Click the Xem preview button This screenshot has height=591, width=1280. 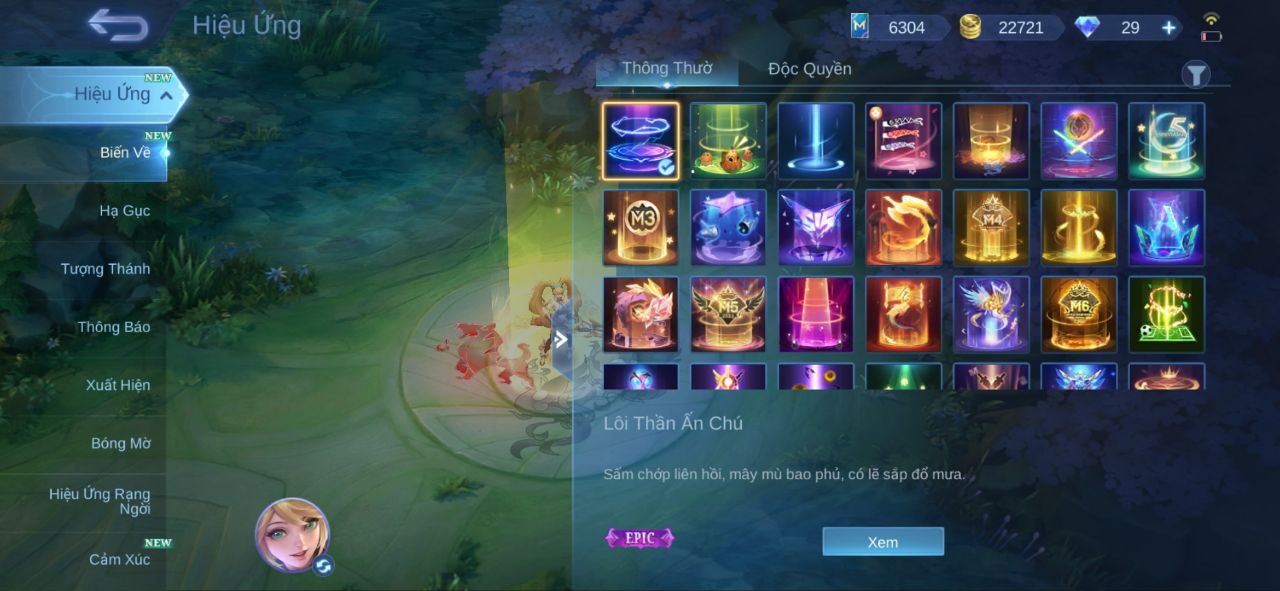[x=882, y=542]
